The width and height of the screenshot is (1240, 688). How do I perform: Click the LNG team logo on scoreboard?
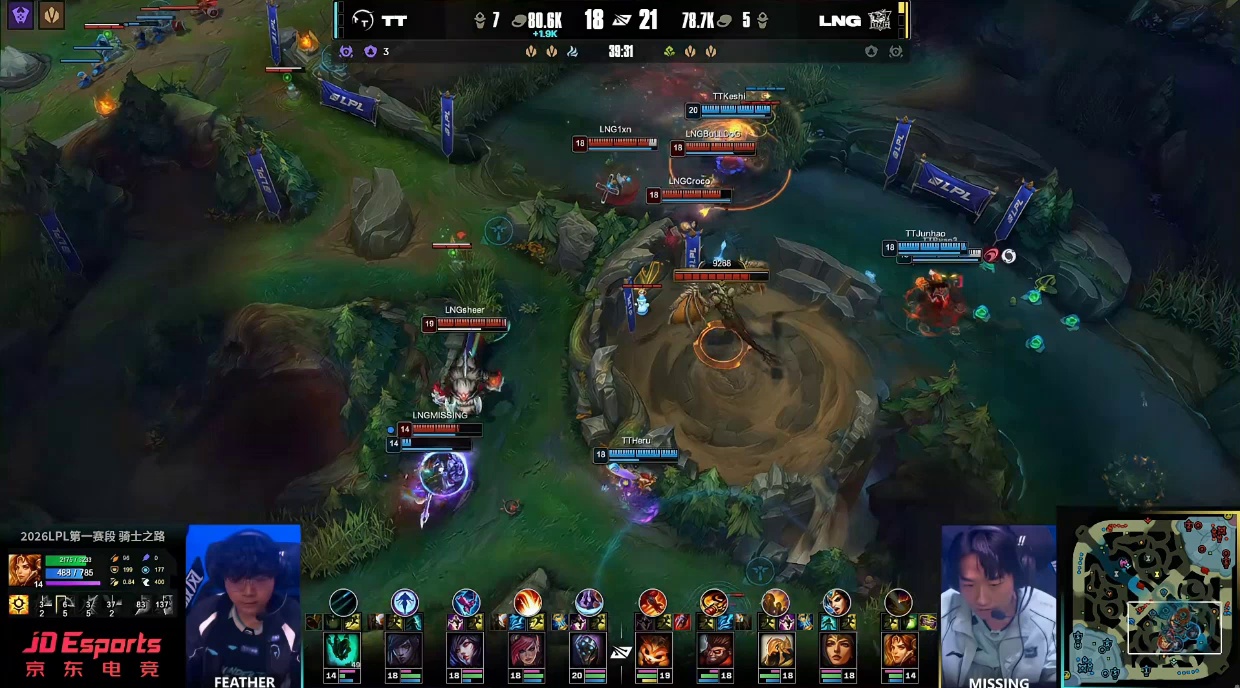pos(880,20)
